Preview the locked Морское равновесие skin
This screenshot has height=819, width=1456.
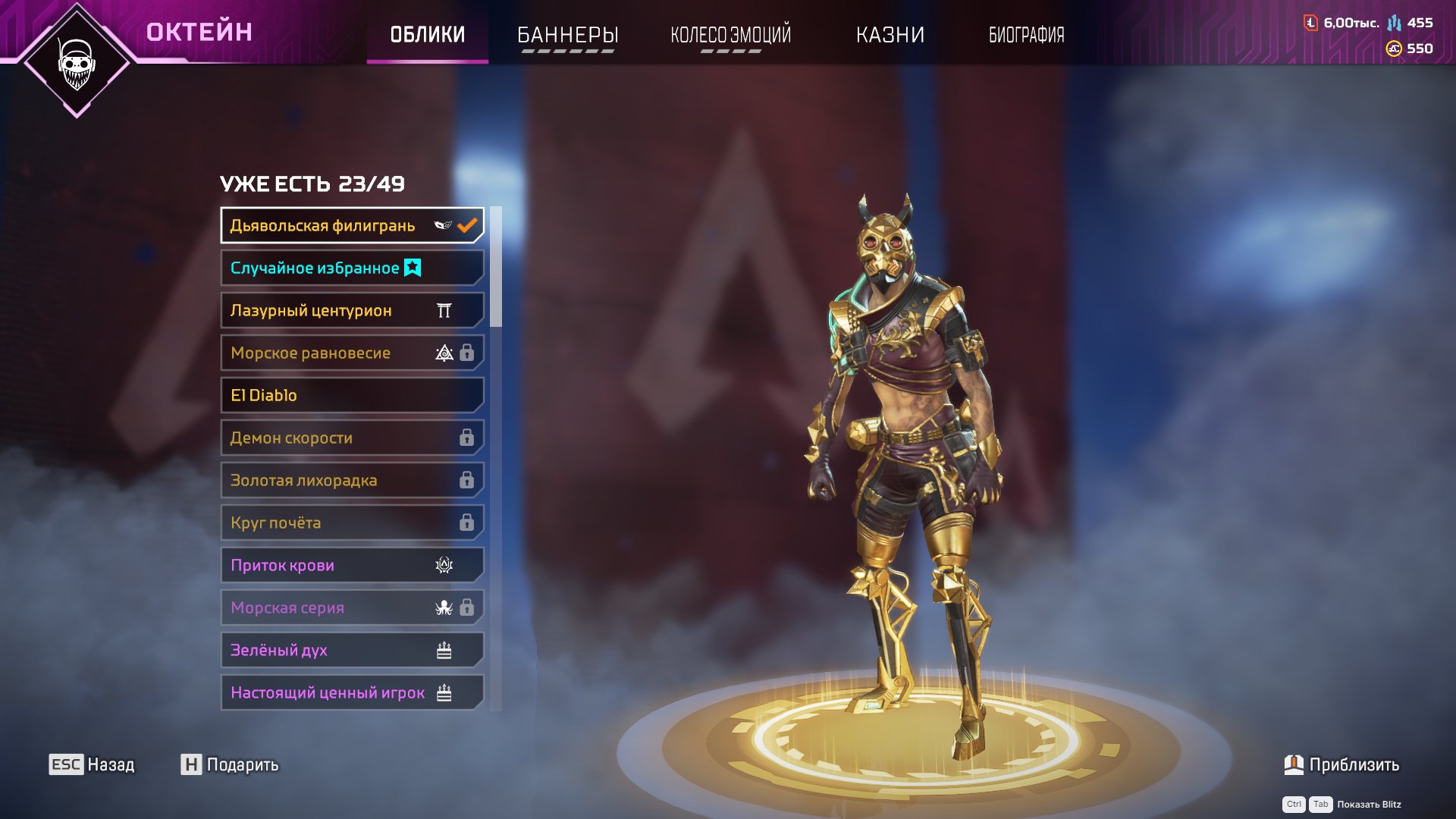[x=352, y=353]
